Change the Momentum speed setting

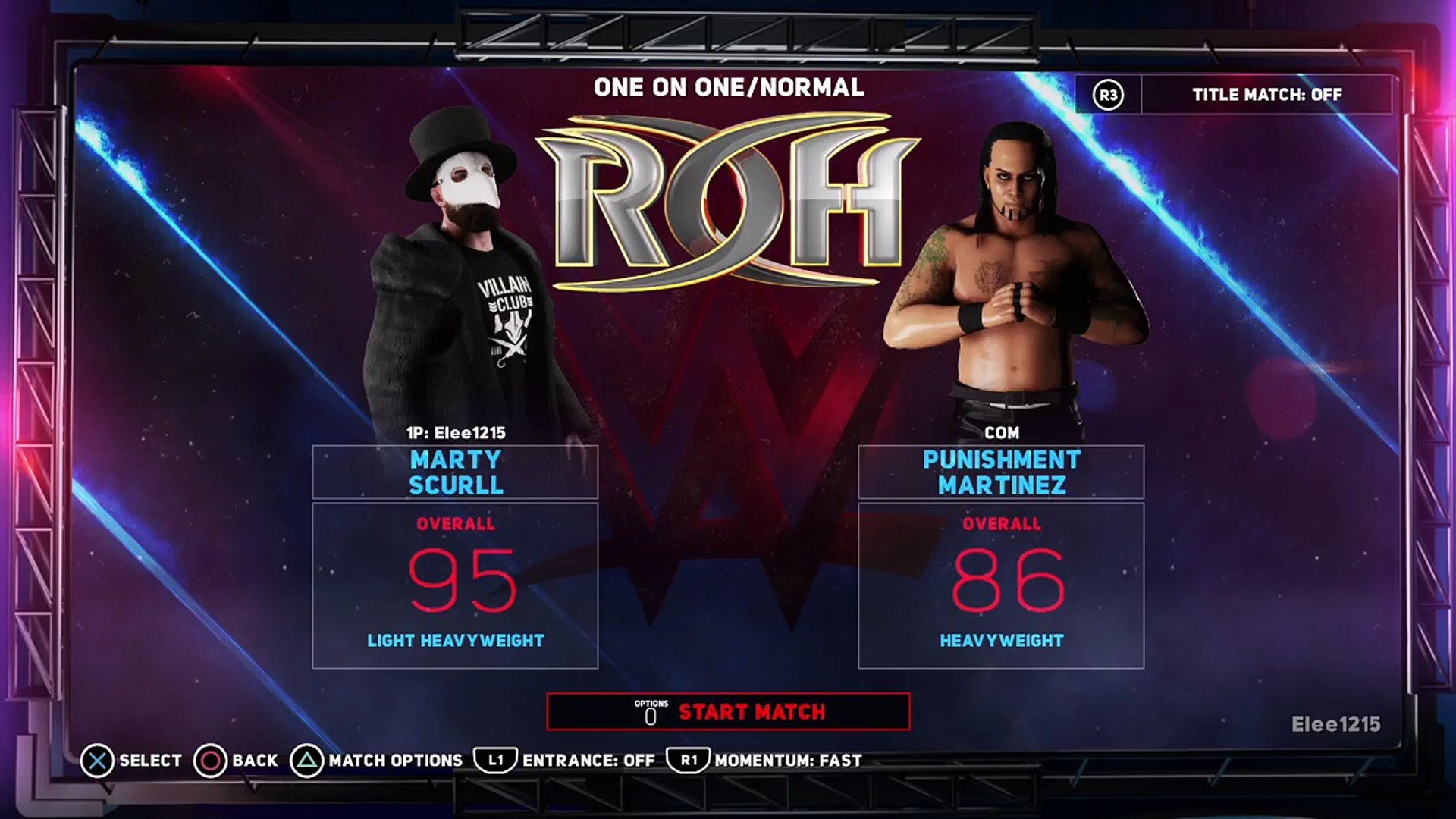[x=765, y=761]
